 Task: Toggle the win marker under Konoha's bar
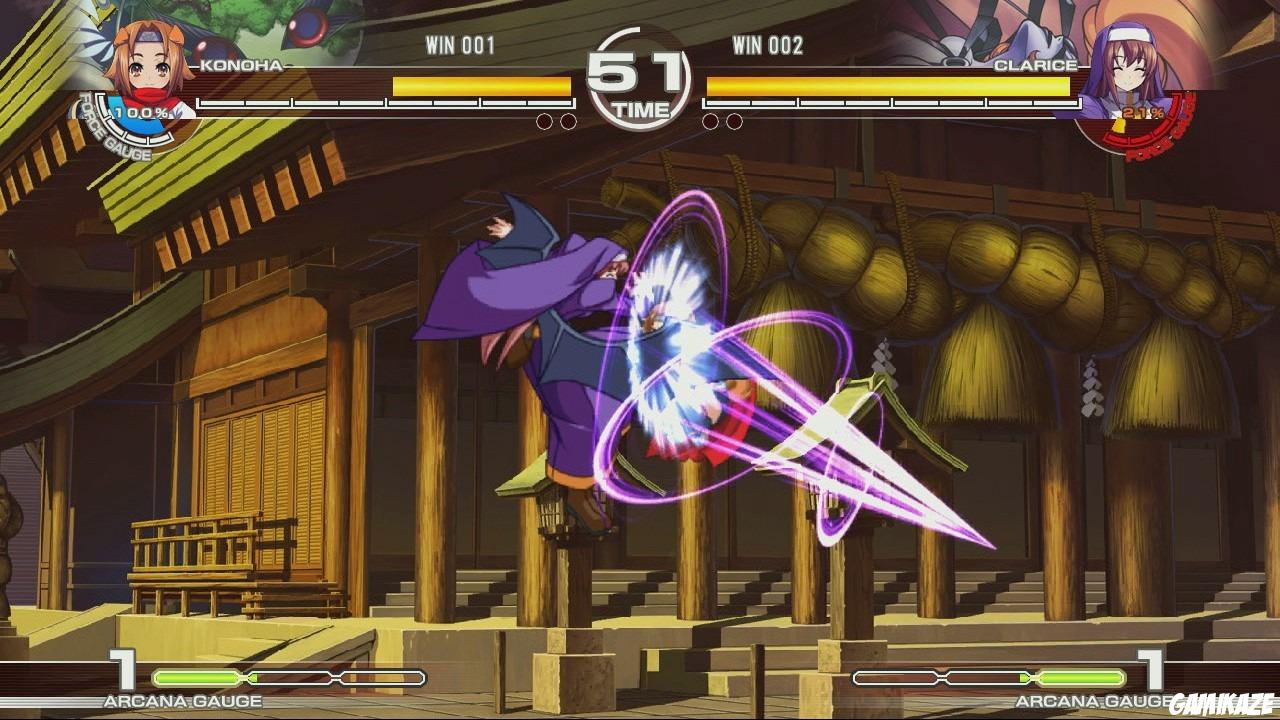(x=546, y=120)
